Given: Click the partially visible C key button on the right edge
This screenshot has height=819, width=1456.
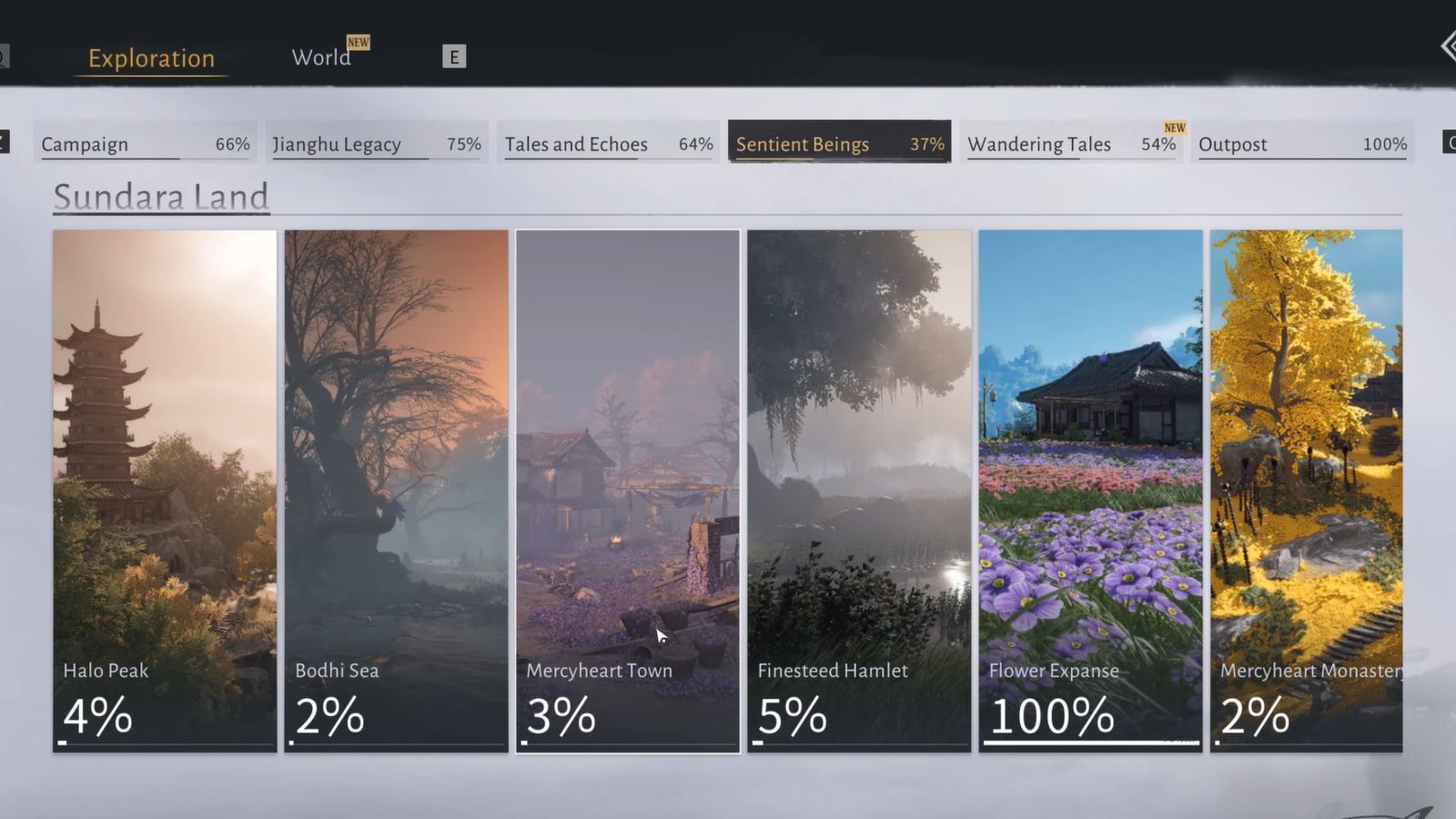Looking at the screenshot, I should click(x=1451, y=143).
